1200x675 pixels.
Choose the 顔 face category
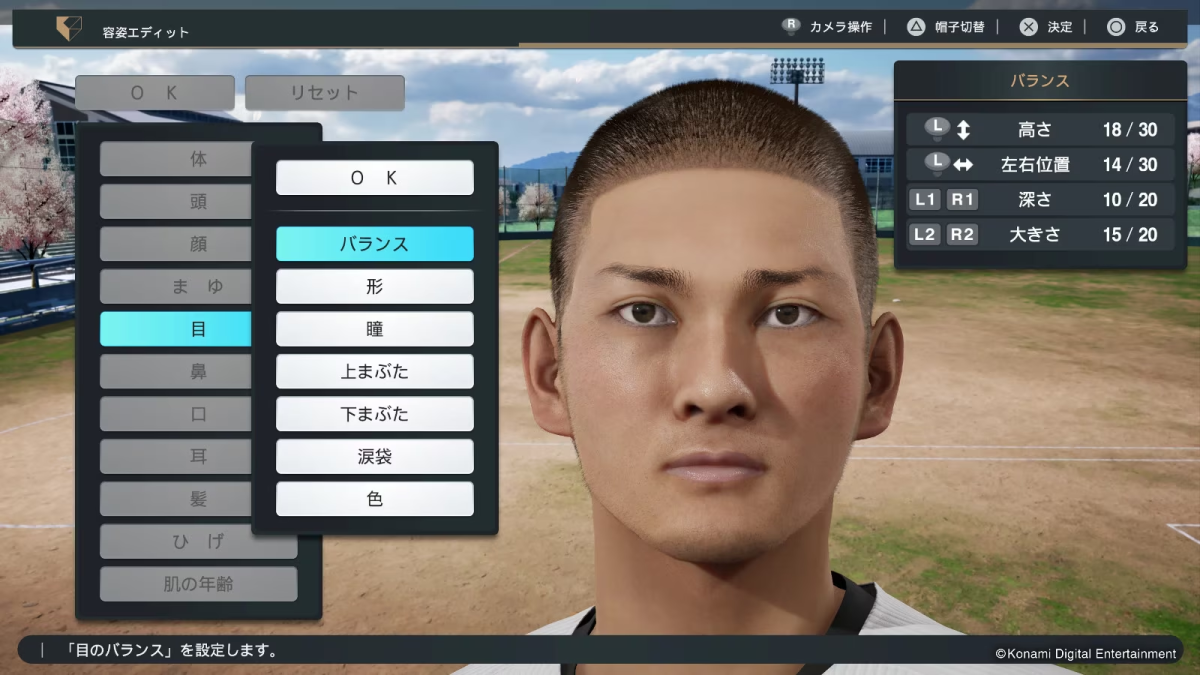pyautogui.click(x=175, y=244)
